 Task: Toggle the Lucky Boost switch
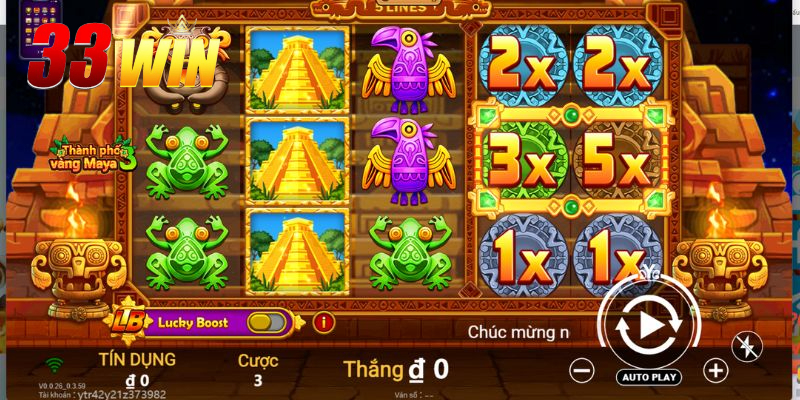click(265, 322)
